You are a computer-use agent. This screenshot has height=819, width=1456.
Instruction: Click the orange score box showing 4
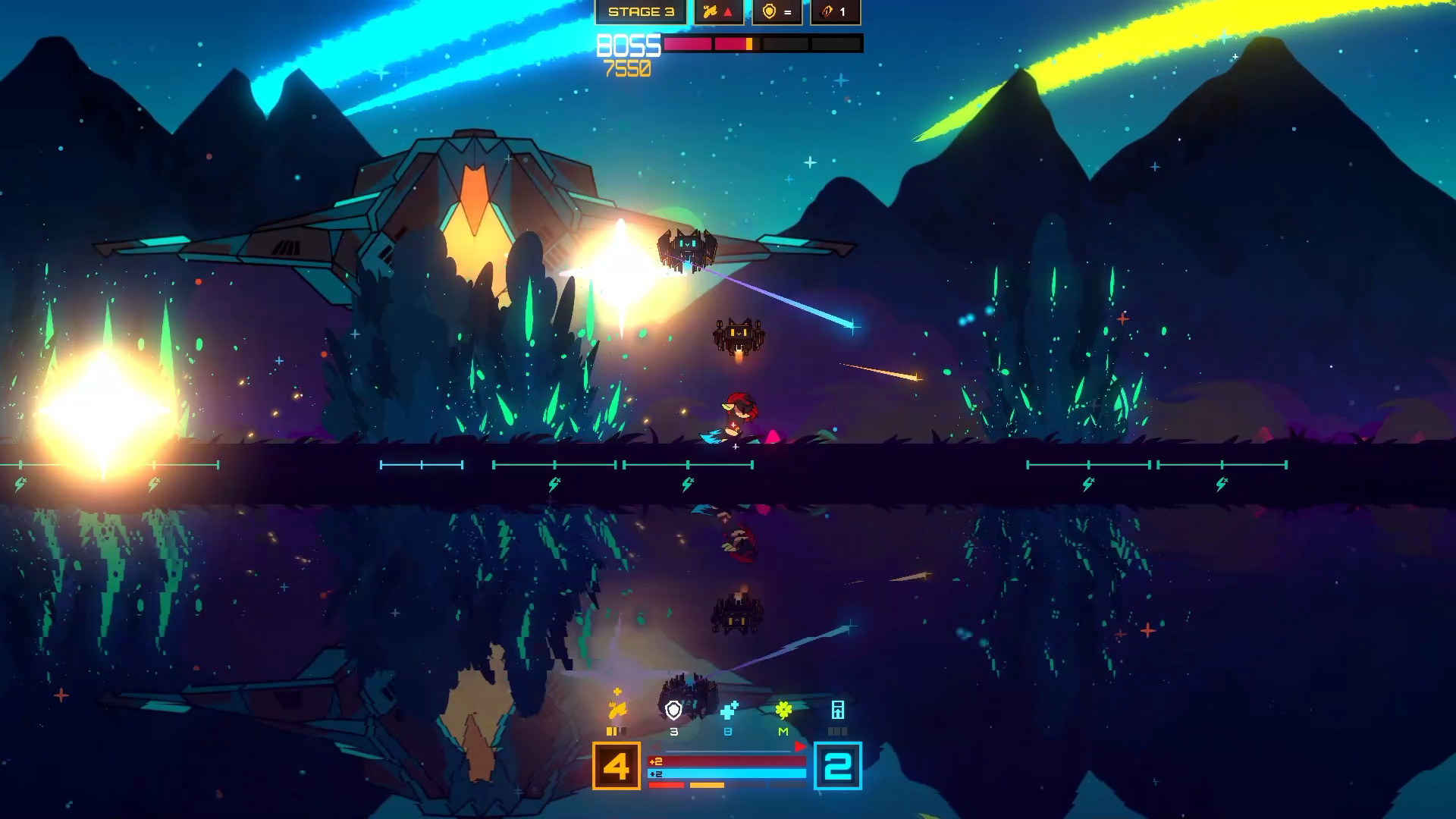[617, 765]
